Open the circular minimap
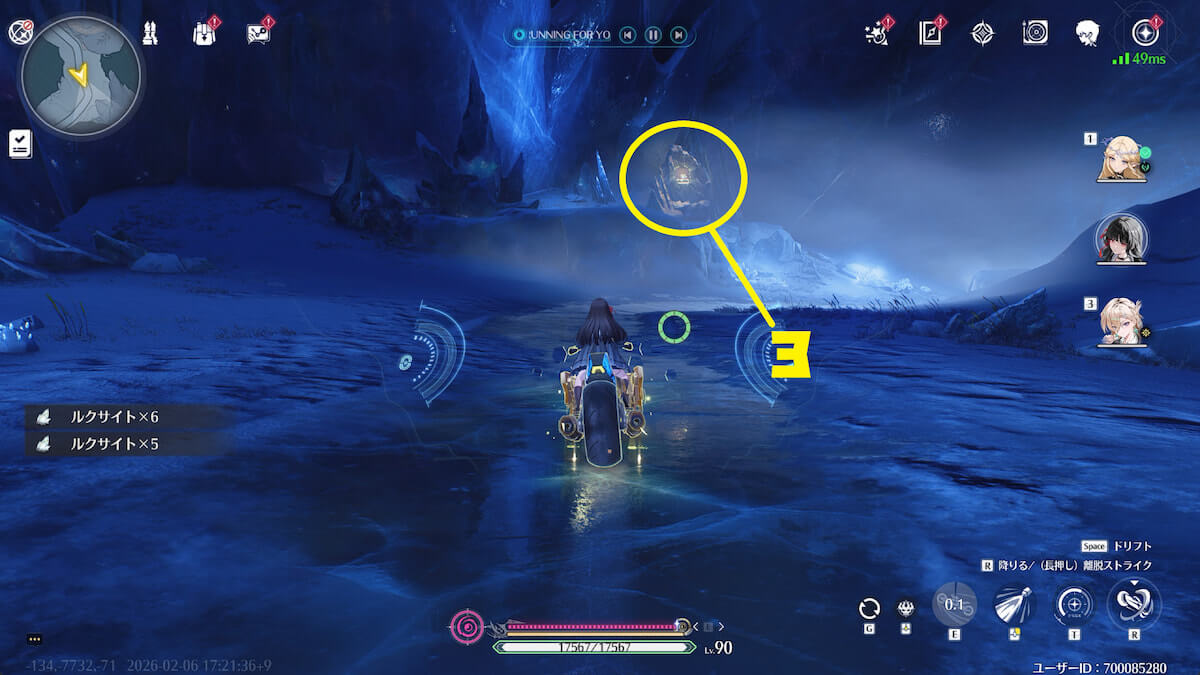The image size is (1200, 675). pos(81,73)
